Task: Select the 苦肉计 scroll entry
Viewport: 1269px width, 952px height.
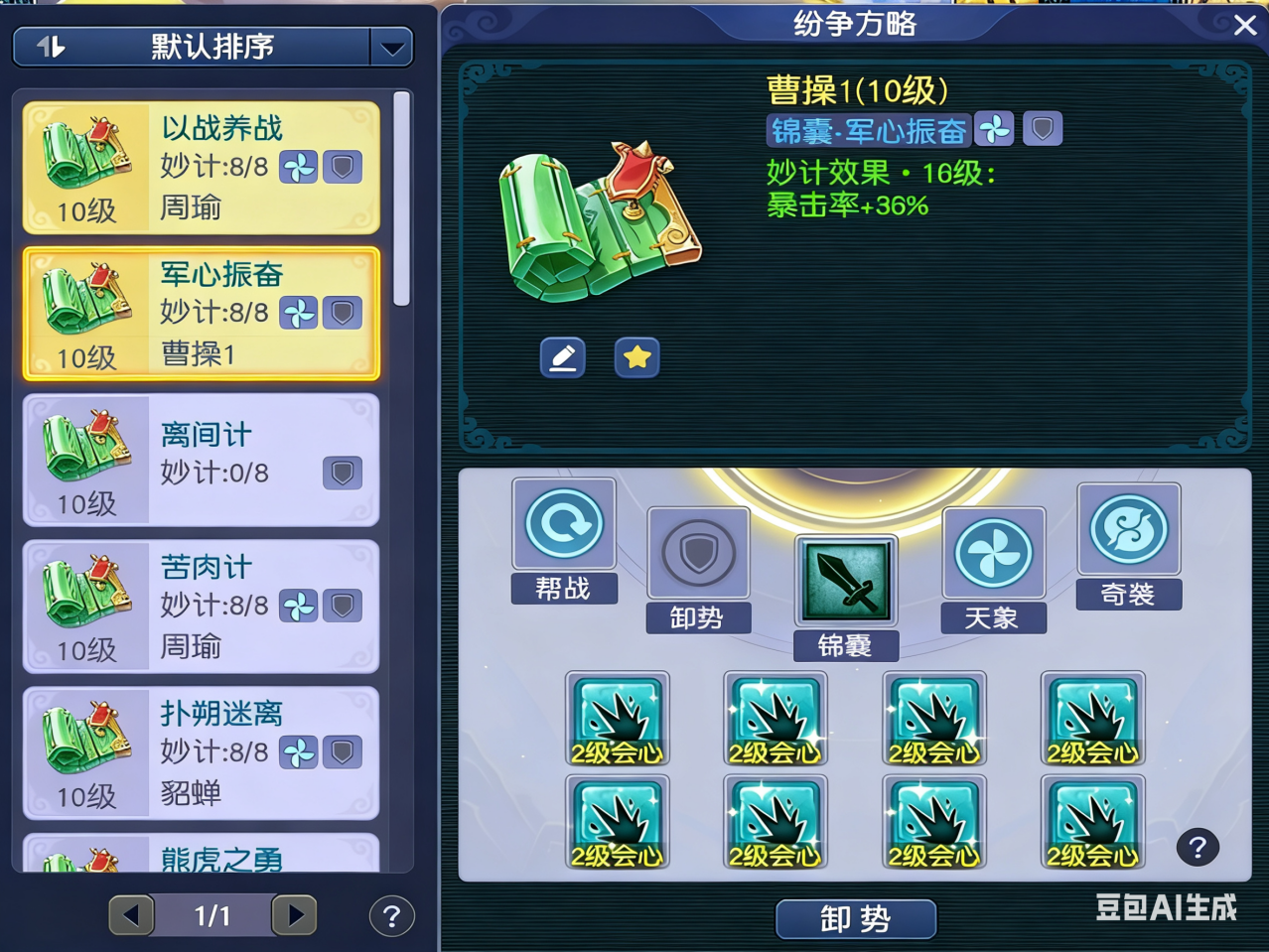Action: click(201, 606)
